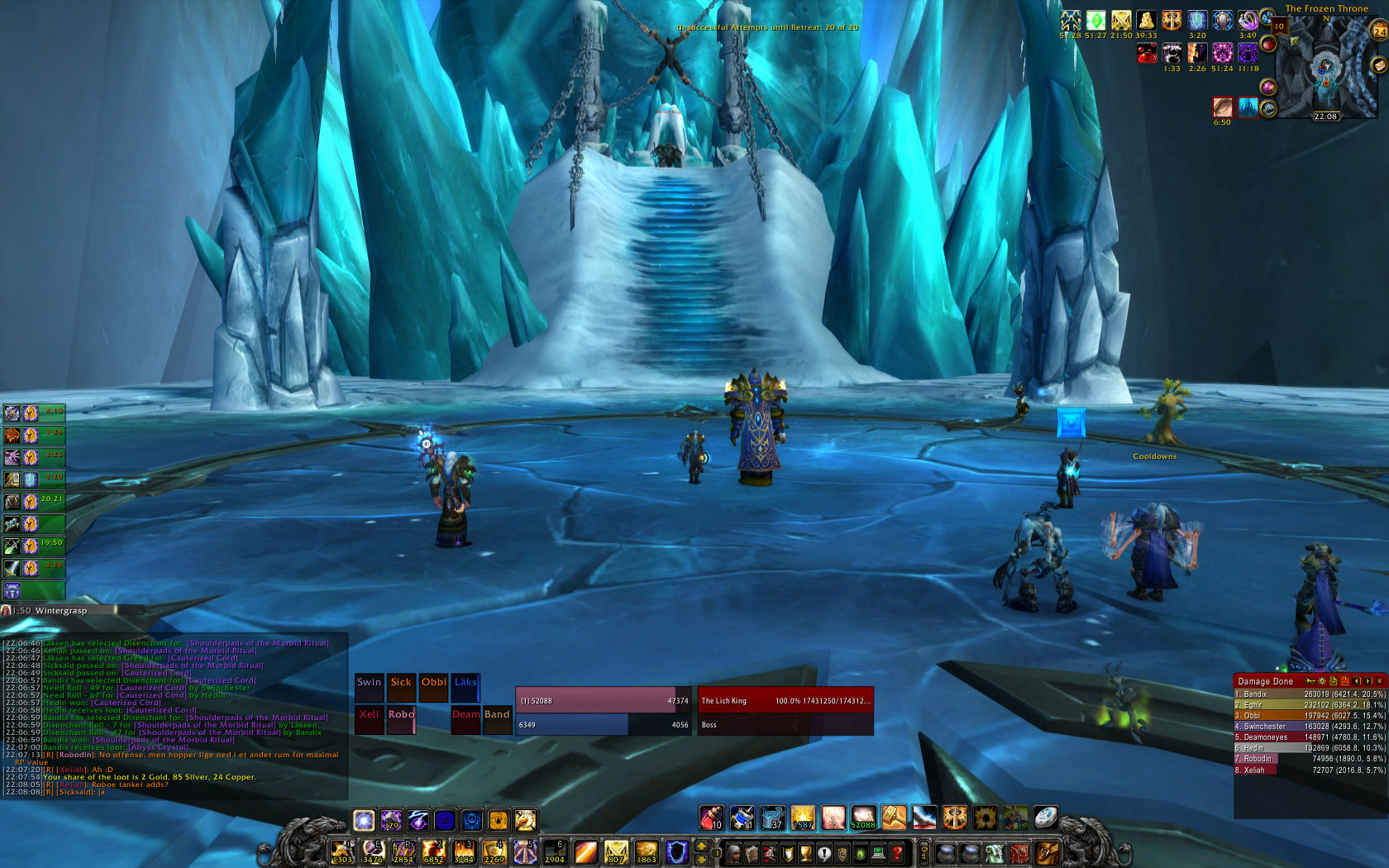This screenshot has height=868, width=1389.
Task: Click the cheese buff icon
Action: pos(1146,21)
